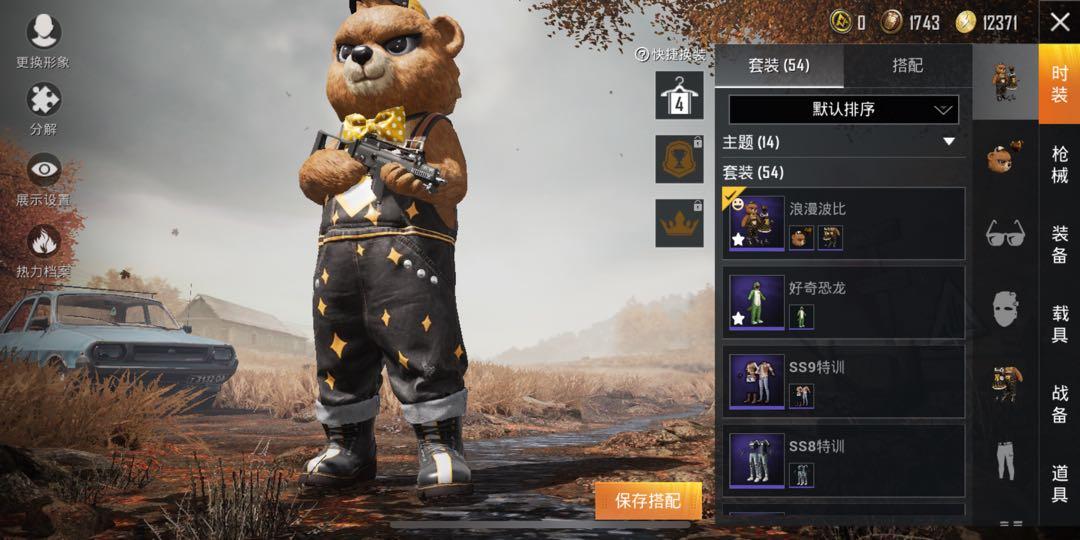Select the 浪漫波比 outfit set
The image size is (1080, 540).
(843, 224)
